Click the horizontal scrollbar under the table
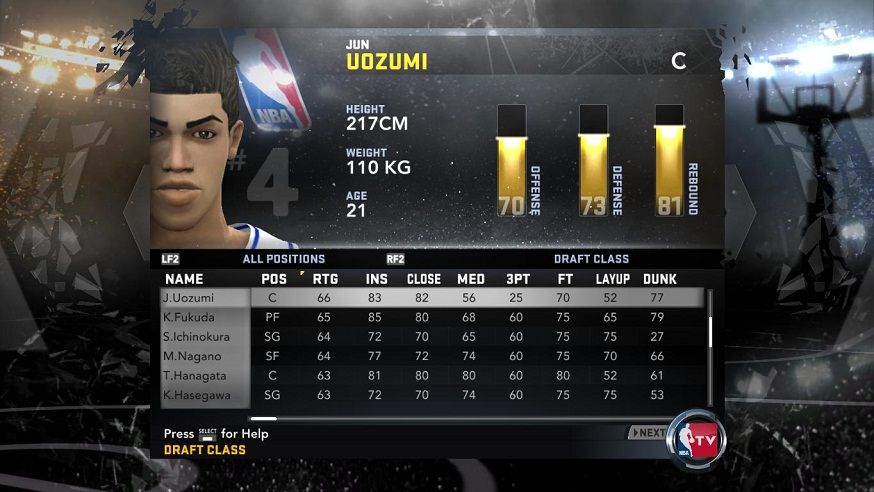This screenshot has width=874, height=492. (264, 418)
